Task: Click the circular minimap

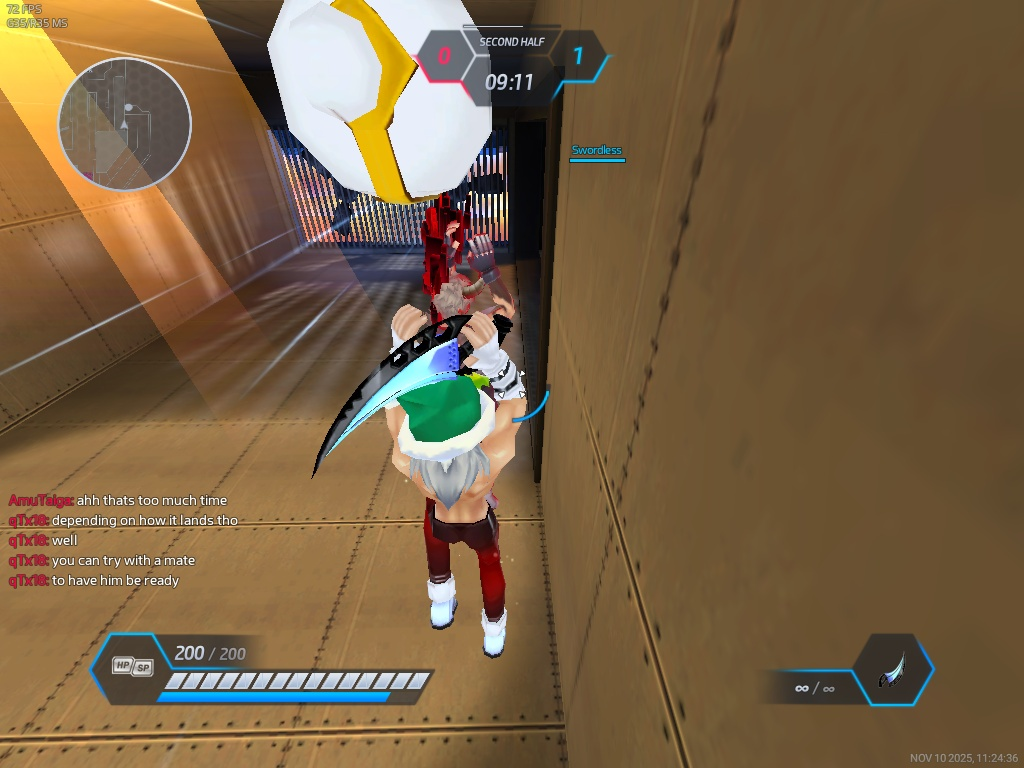Action: [x=124, y=124]
